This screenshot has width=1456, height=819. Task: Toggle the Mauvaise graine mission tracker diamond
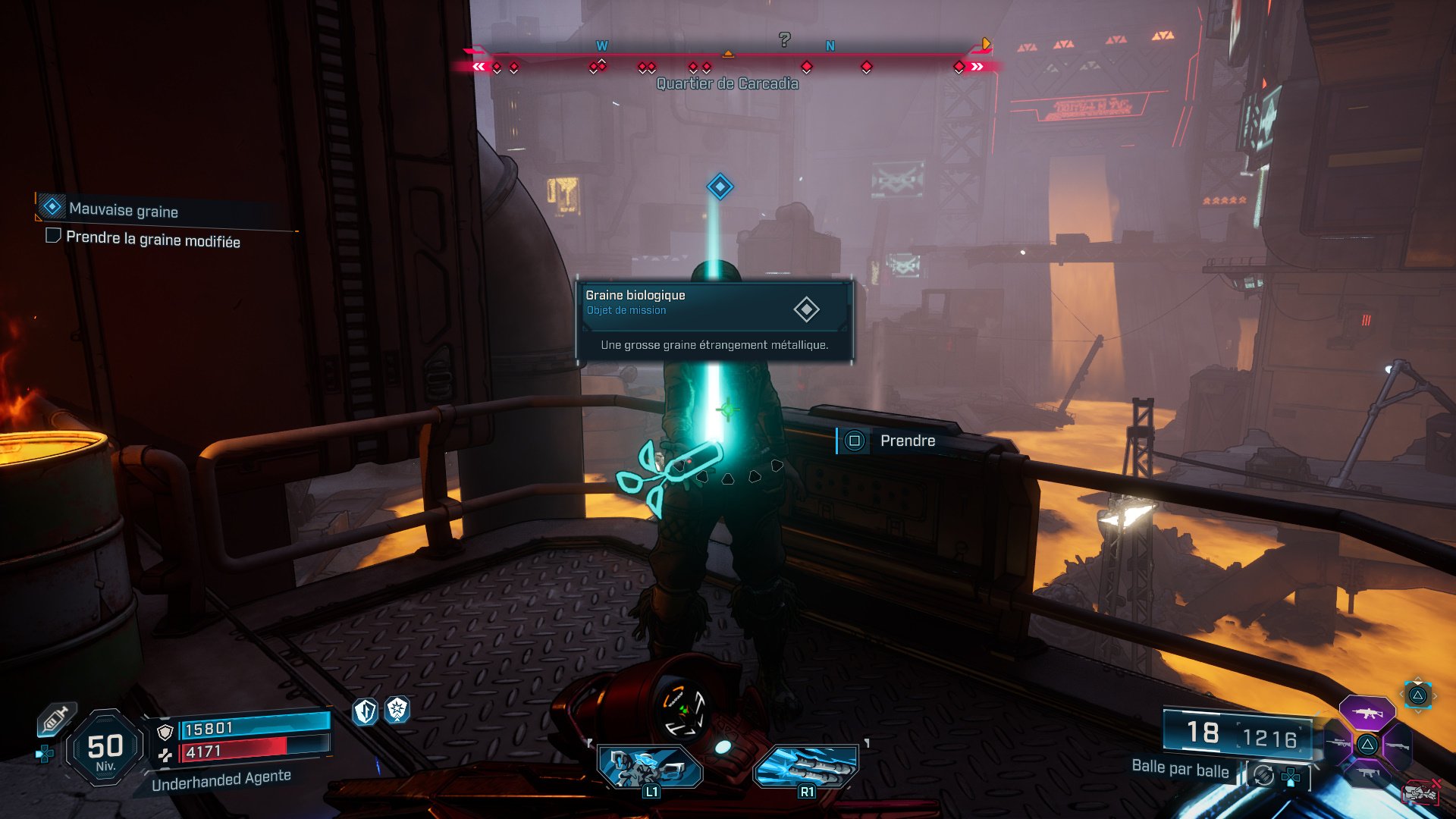(x=52, y=207)
